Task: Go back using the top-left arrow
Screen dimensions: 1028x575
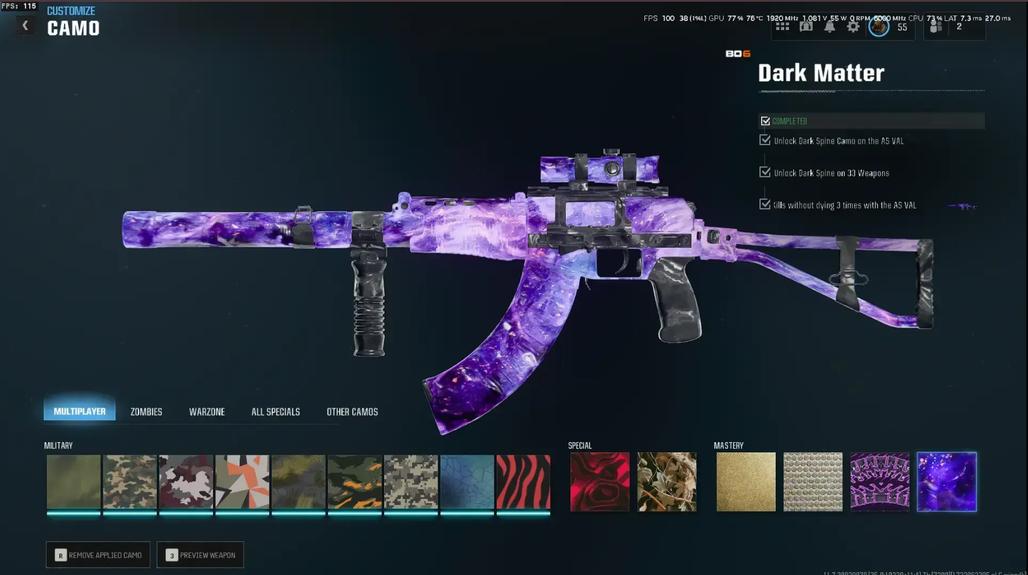Action: click(x=25, y=26)
